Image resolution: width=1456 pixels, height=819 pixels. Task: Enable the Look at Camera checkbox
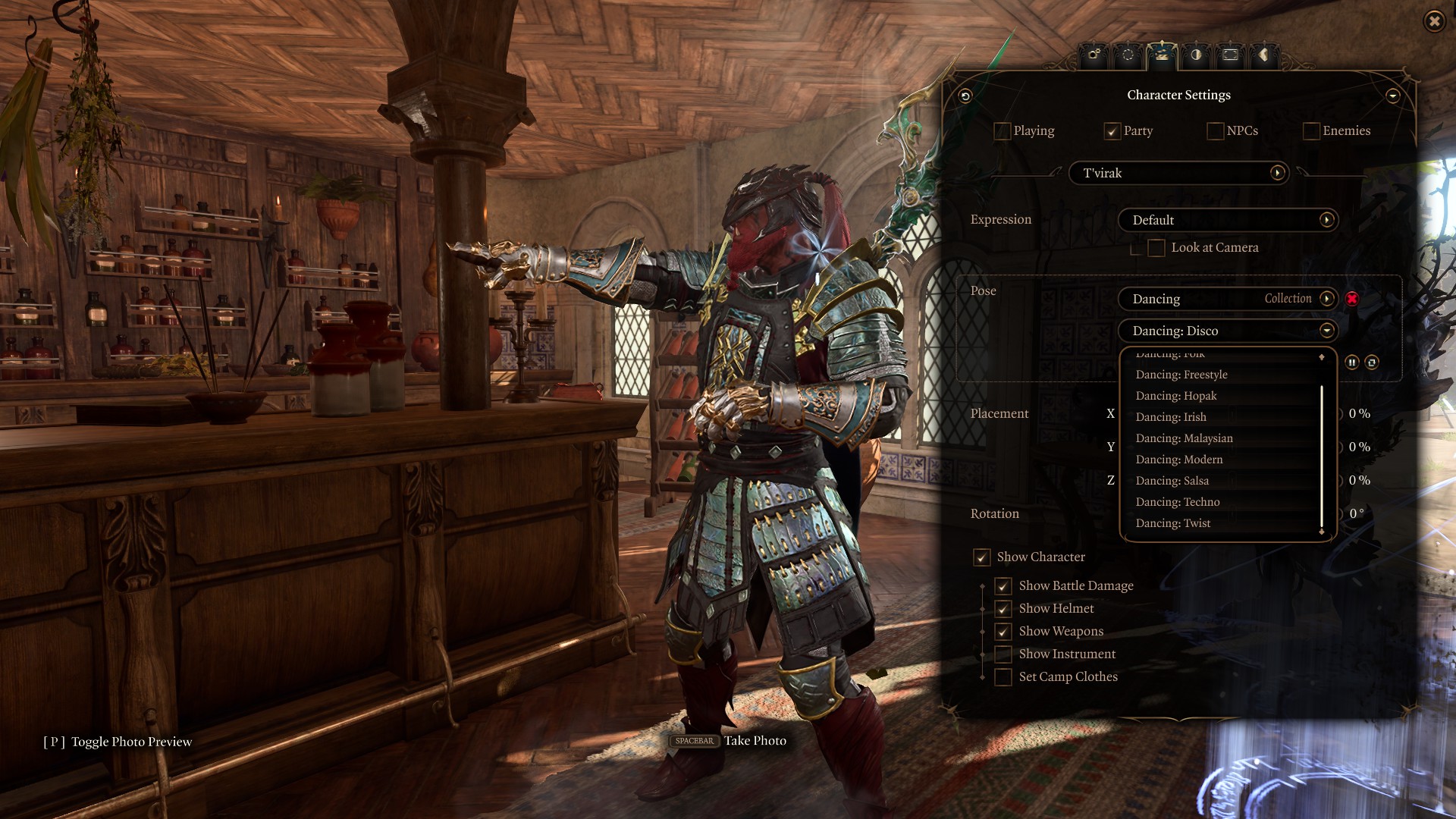point(1156,248)
